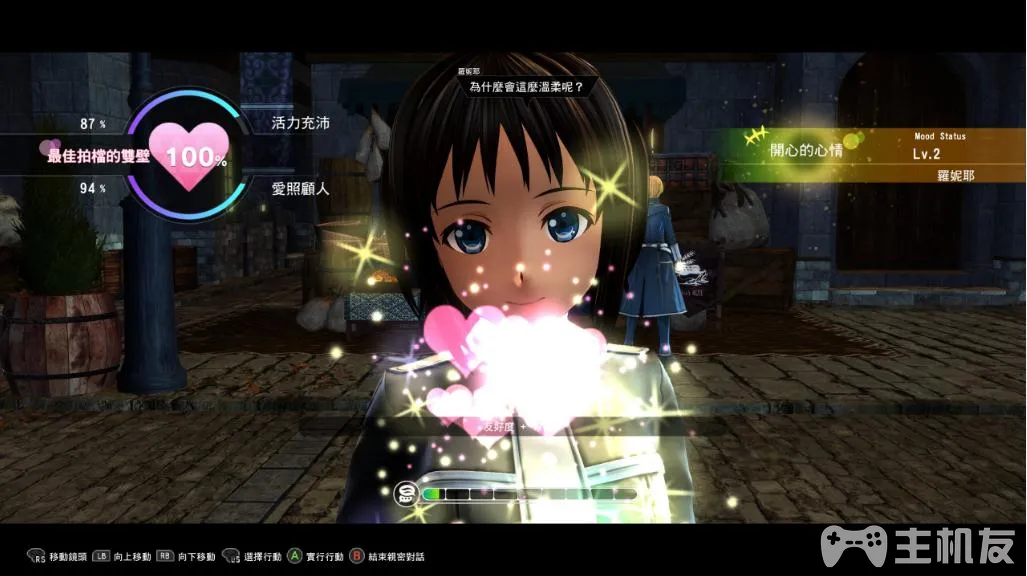Click the pink heart affinity gauge

(187, 156)
